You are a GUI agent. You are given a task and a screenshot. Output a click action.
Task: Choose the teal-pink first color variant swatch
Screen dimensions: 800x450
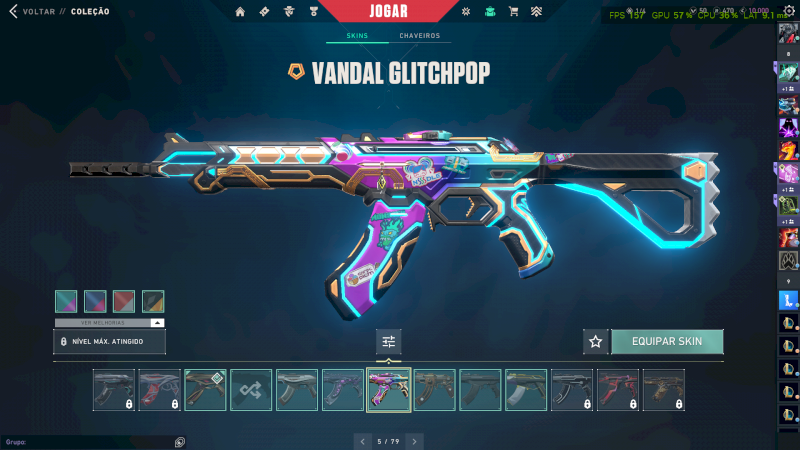66,301
